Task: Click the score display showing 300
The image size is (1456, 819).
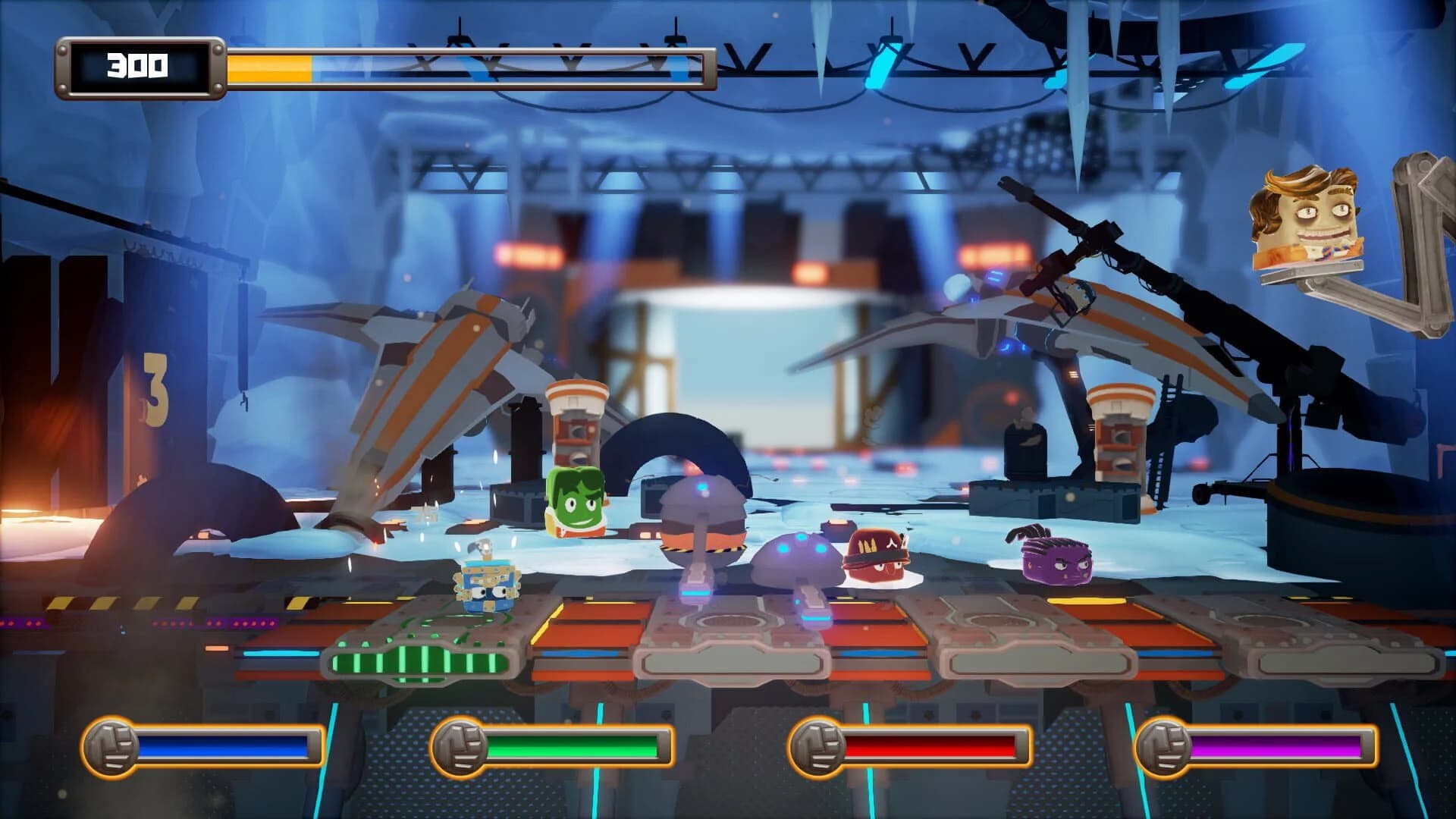Action: 141,67
